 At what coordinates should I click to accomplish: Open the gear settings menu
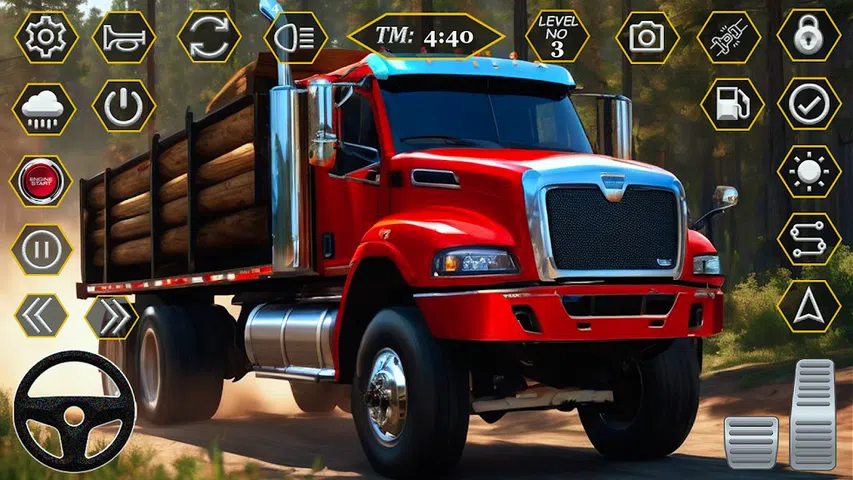[45, 37]
